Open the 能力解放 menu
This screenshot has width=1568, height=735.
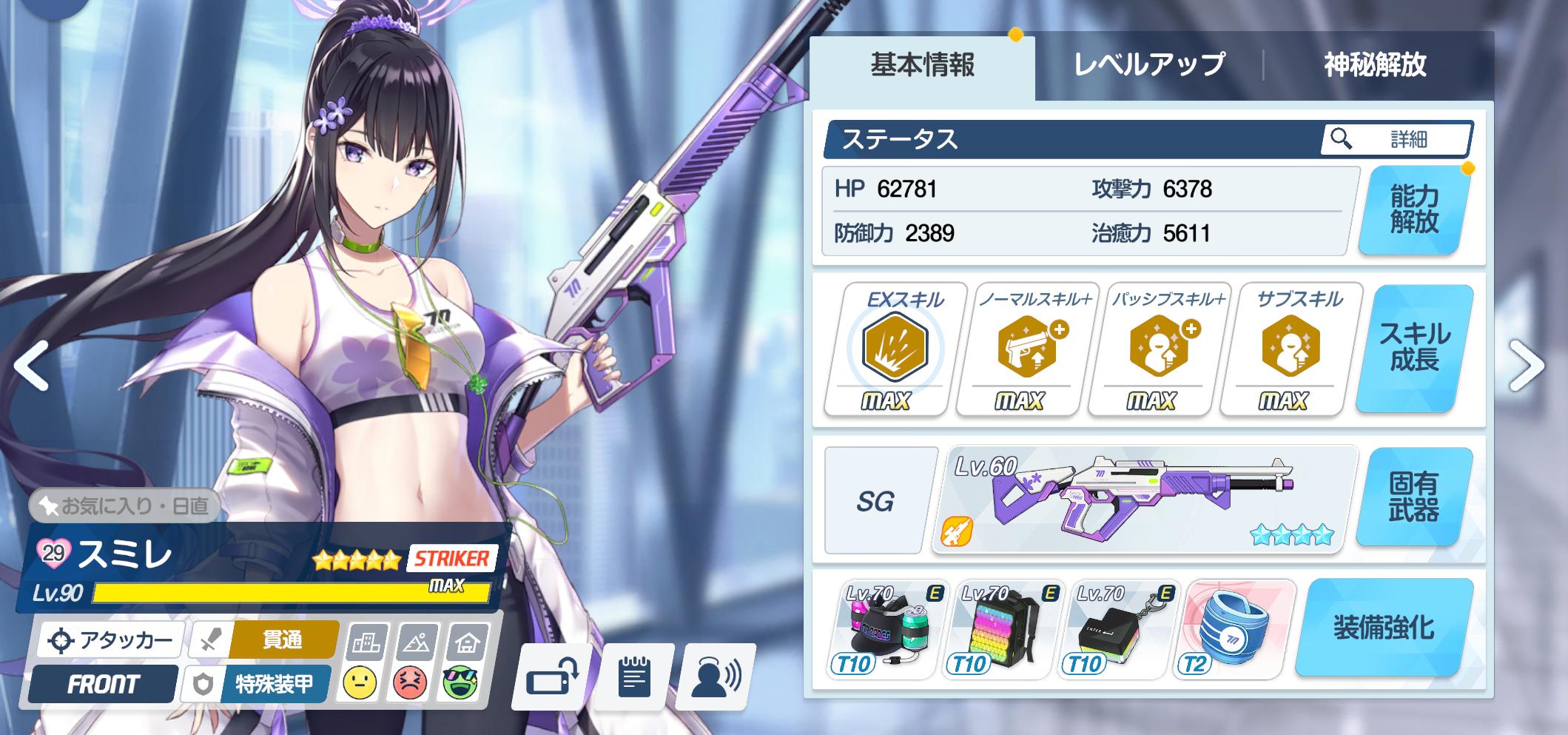point(1413,210)
